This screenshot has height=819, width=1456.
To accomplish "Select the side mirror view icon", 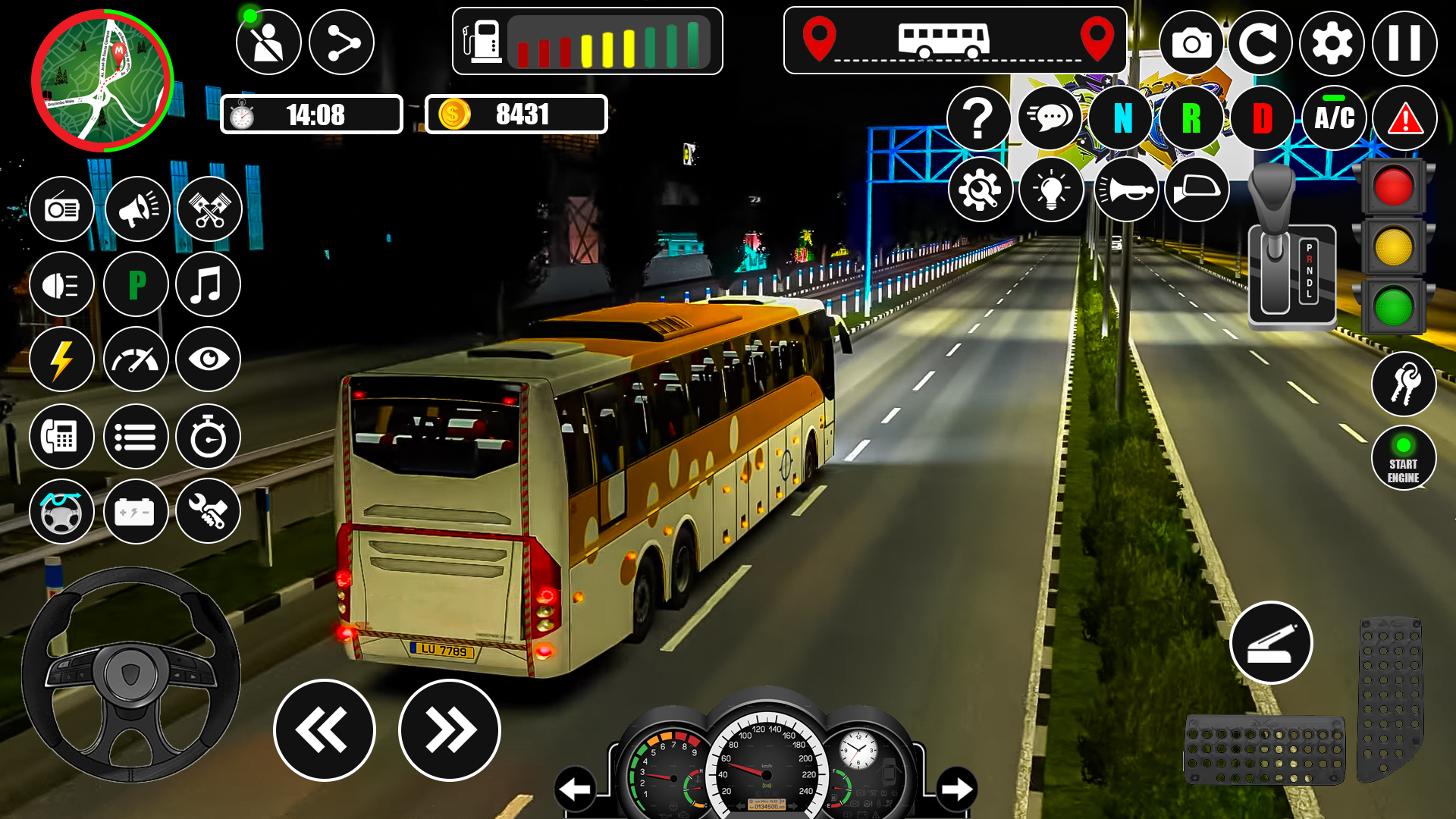I will point(1197,190).
